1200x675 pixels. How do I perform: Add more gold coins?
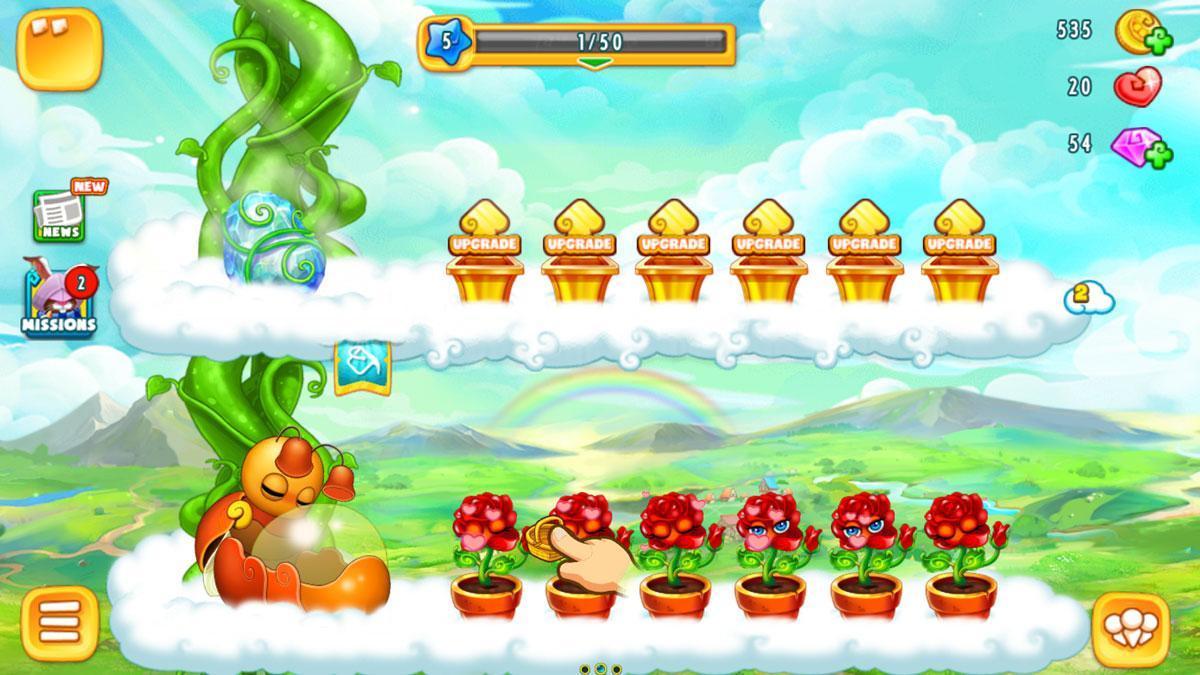[x=1159, y=43]
